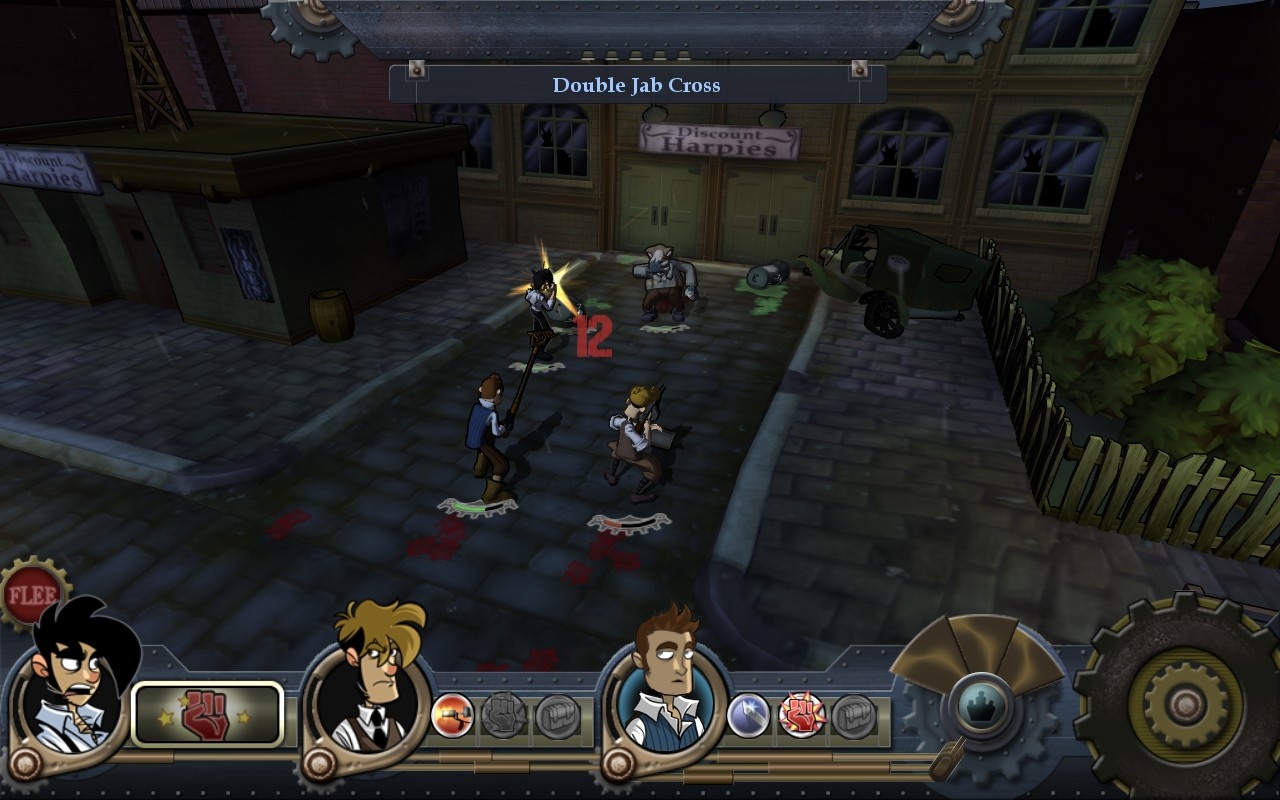
Task: Trigger the red burst fist special icon
Action: click(x=800, y=712)
